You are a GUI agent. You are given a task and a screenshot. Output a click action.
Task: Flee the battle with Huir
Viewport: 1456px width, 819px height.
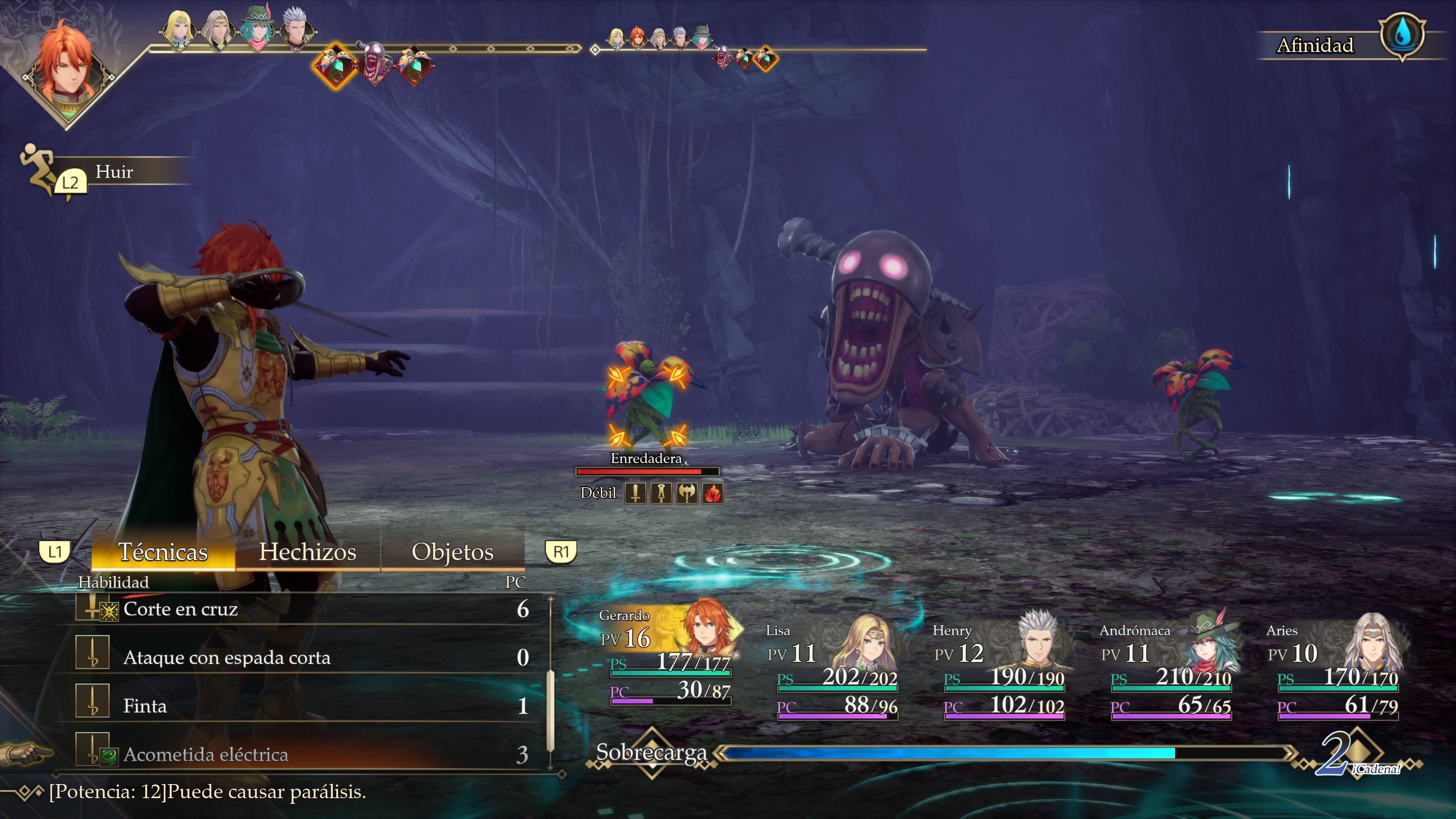point(113,172)
